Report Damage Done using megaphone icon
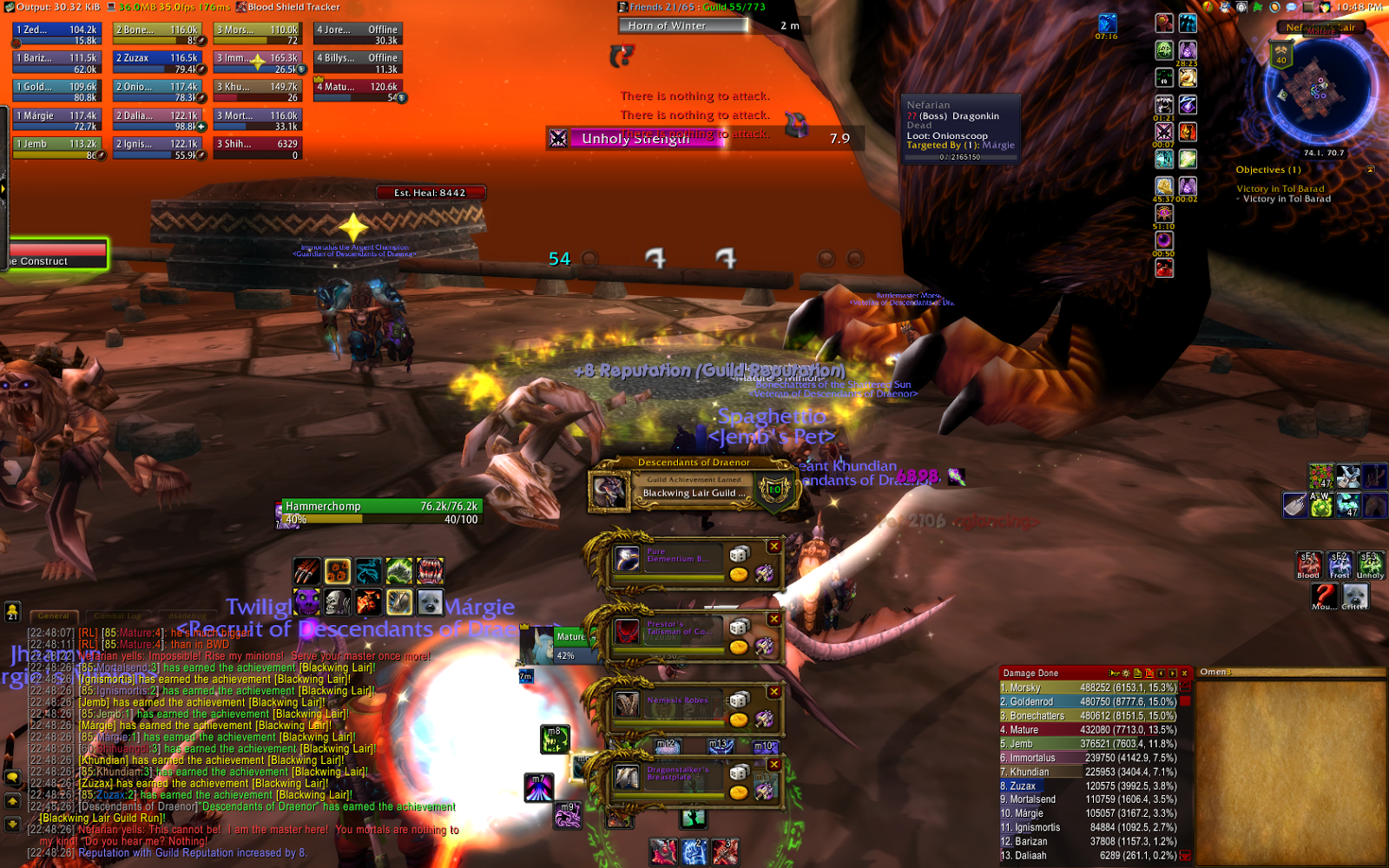The height and width of the screenshot is (868, 1389). [x=1114, y=674]
